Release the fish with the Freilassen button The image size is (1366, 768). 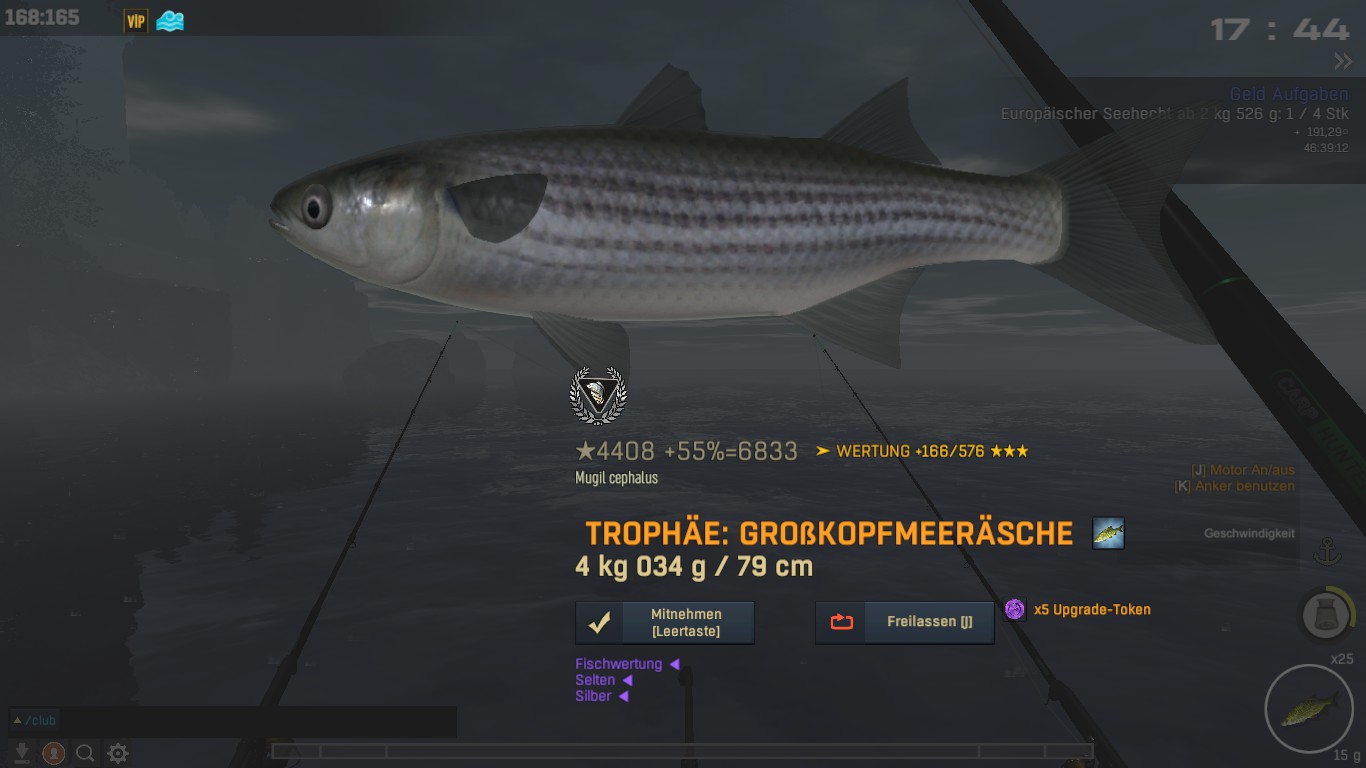click(x=905, y=622)
